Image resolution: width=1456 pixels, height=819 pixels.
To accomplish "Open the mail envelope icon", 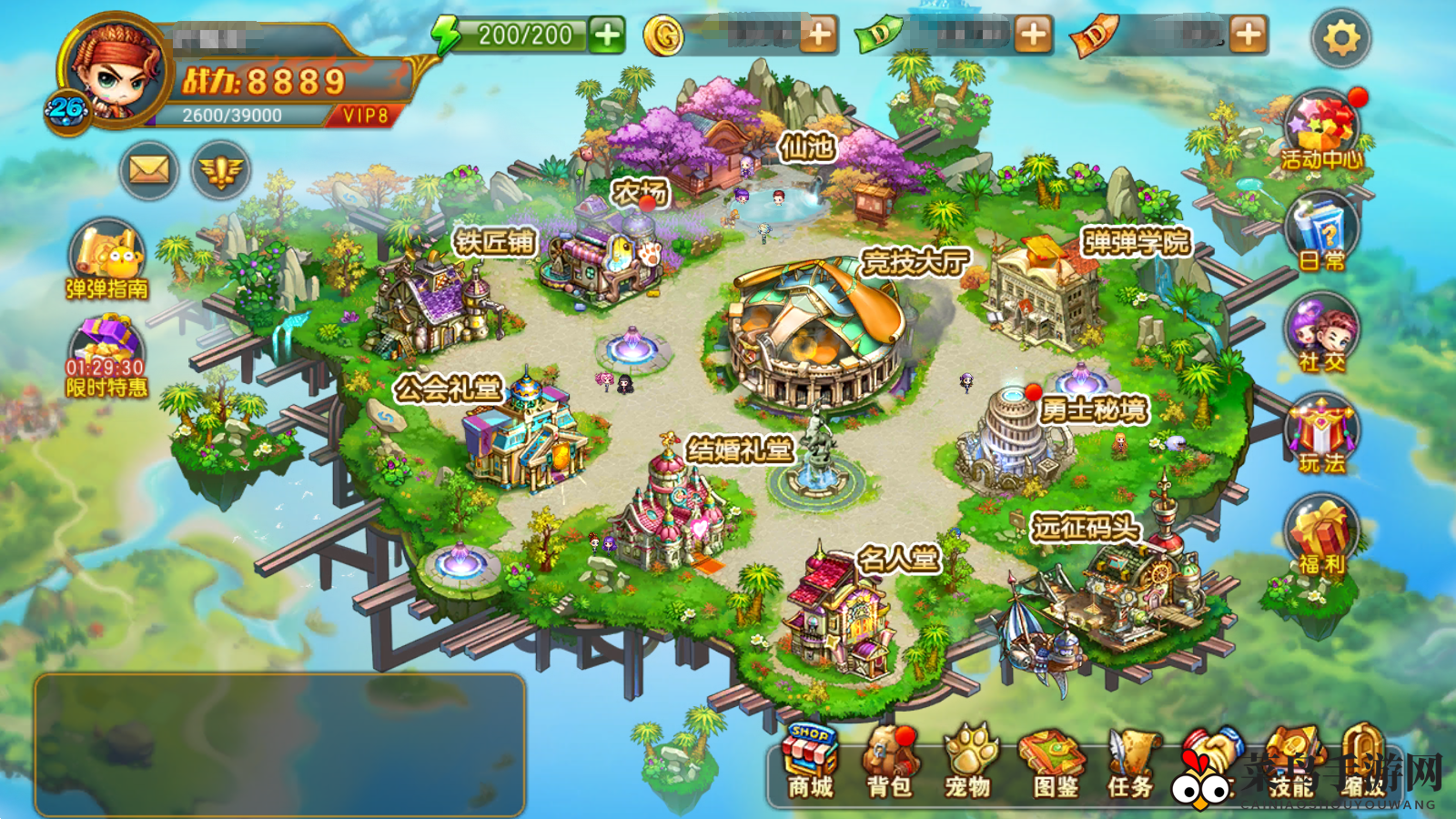I will [148, 169].
